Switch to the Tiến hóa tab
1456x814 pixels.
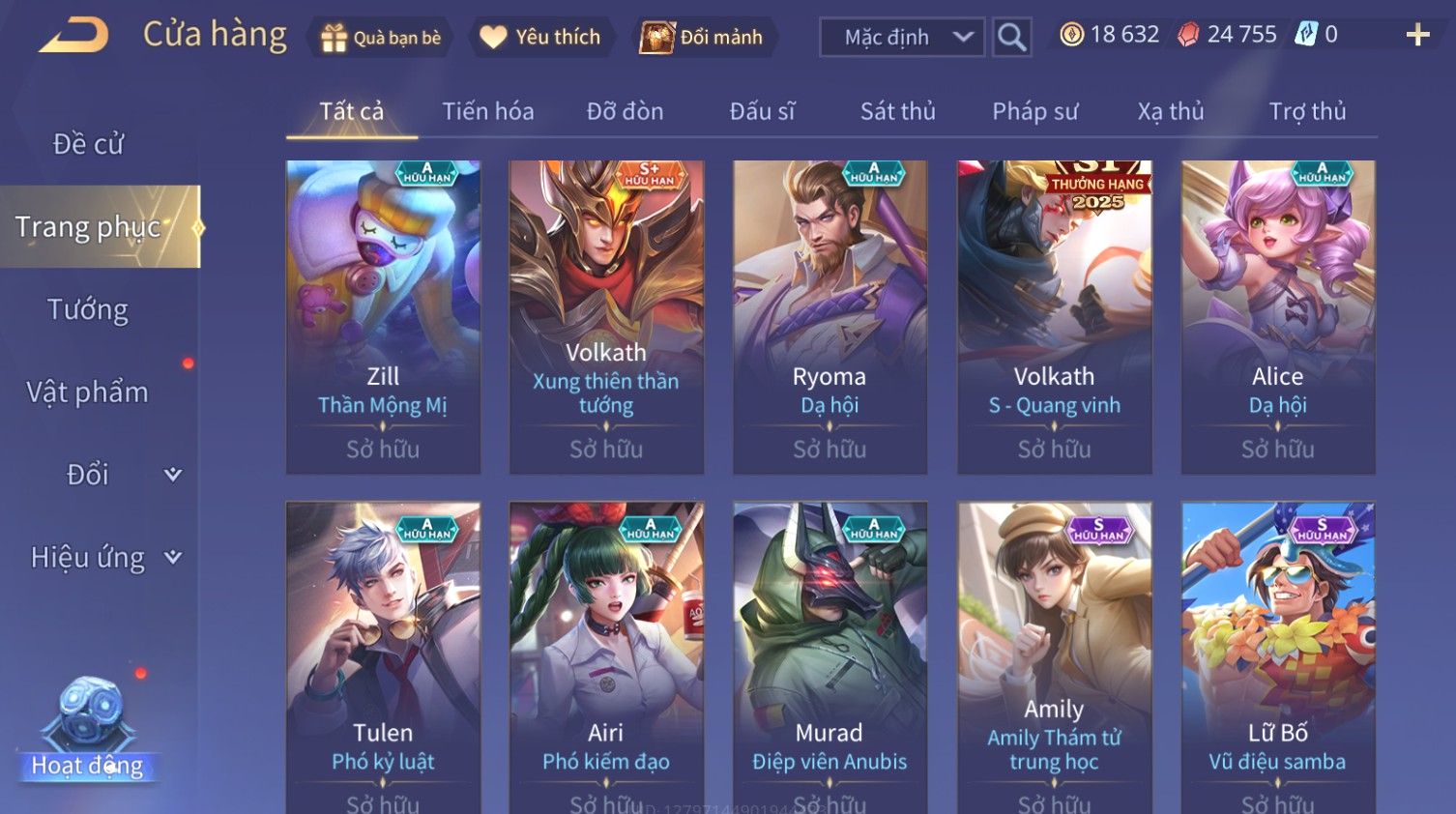(487, 112)
